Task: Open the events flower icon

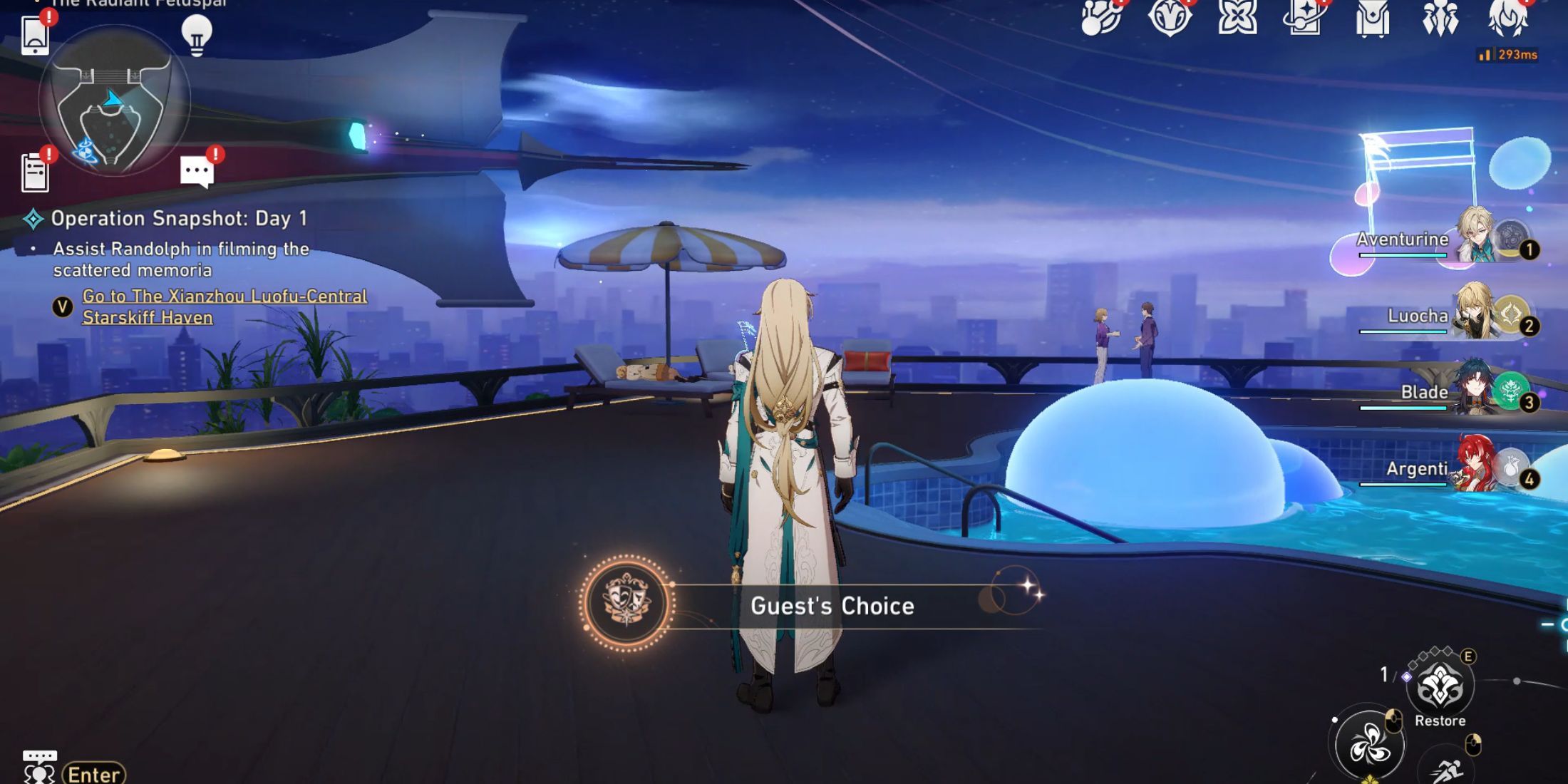Action: click(x=1237, y=18)
